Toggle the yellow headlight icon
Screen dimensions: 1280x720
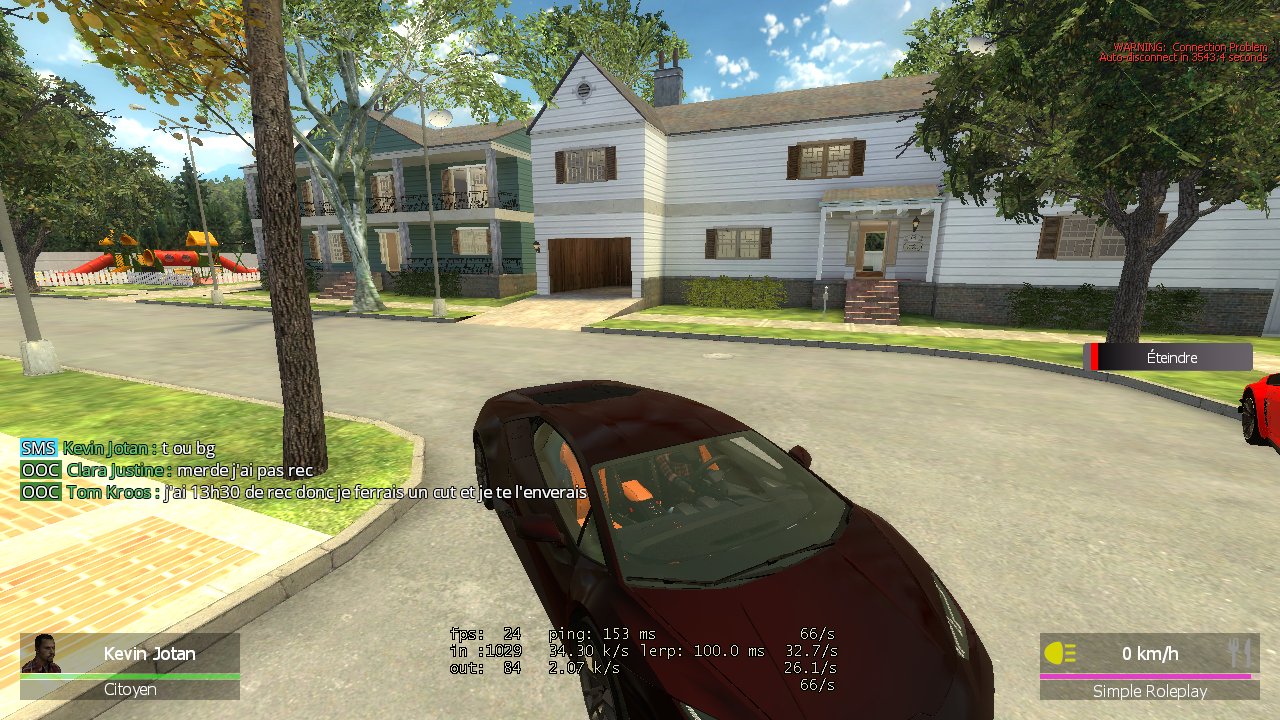click(x=1060, y=654)
